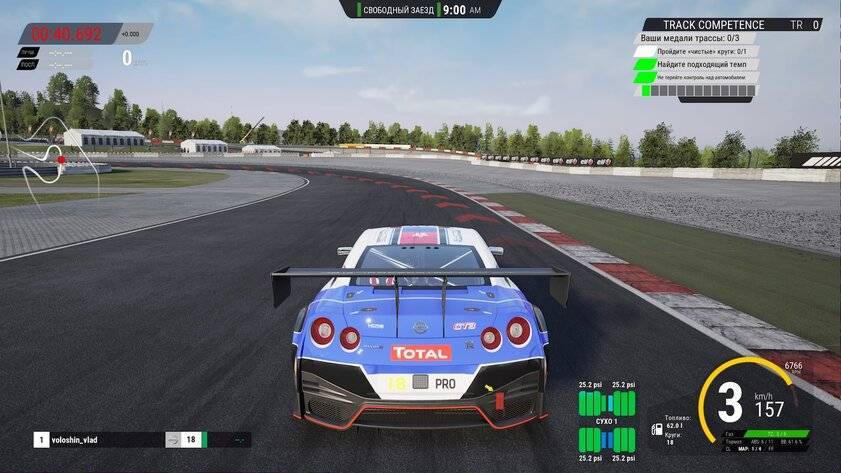Screen dimensions: 841x473
Task: Click the track layout minimap
Action: (48, 158)
